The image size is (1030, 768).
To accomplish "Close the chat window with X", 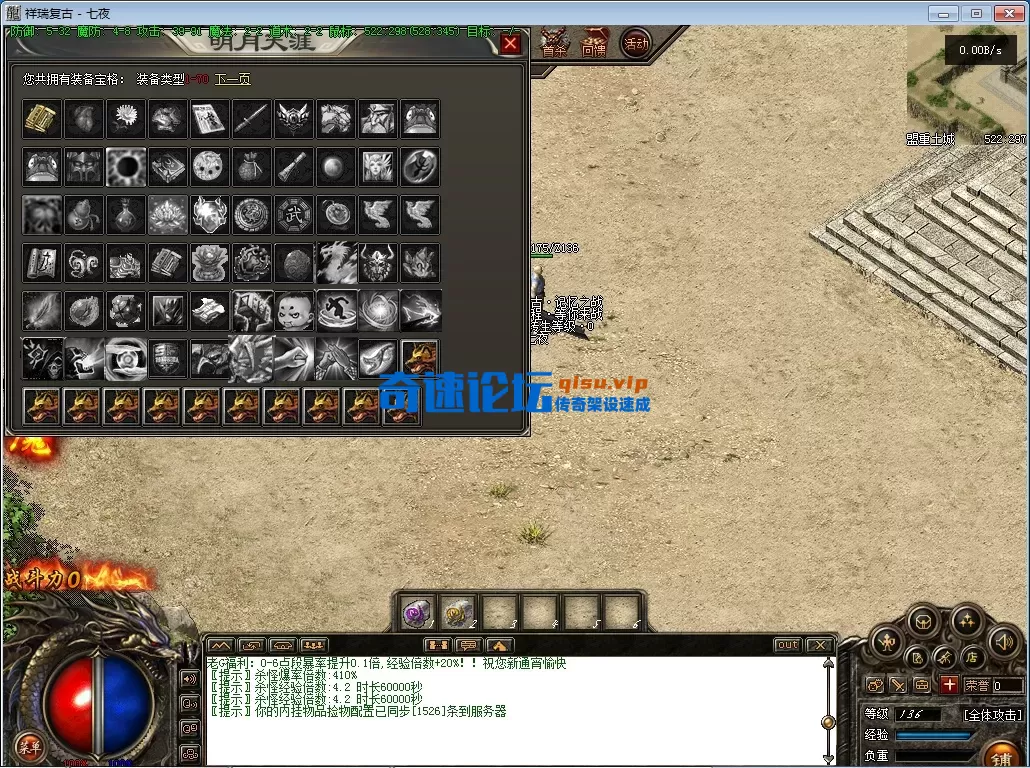I will pos(819,645).
